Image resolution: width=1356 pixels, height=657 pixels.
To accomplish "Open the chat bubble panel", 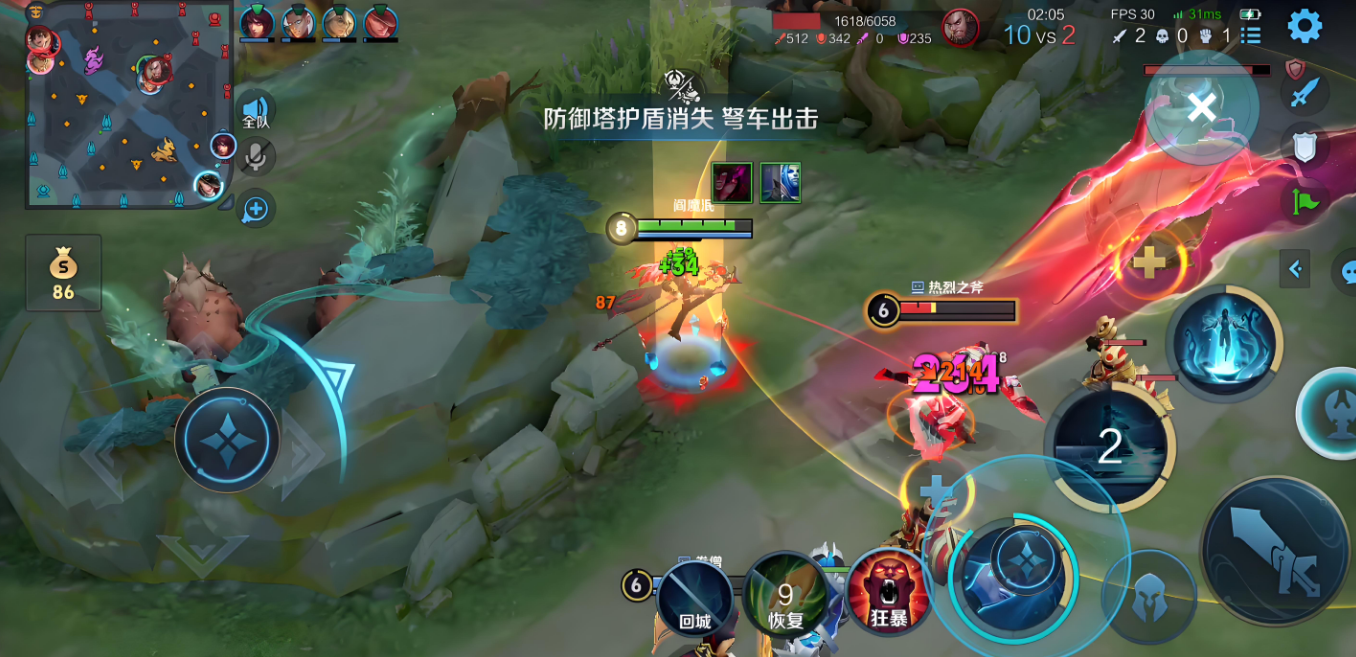I will coord(1345,271).
